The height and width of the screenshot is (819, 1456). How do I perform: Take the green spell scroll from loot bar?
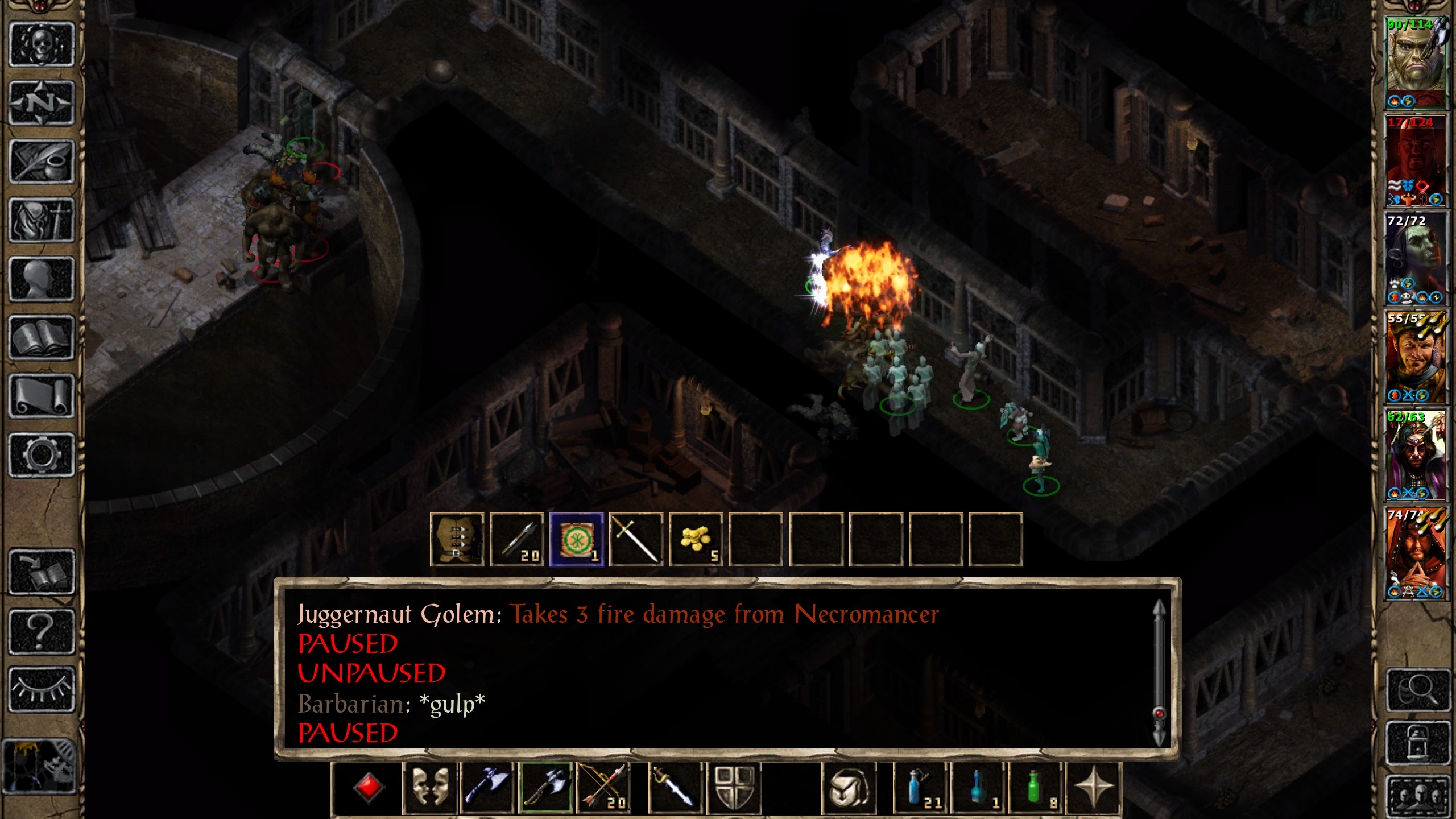tap(576, 539)
